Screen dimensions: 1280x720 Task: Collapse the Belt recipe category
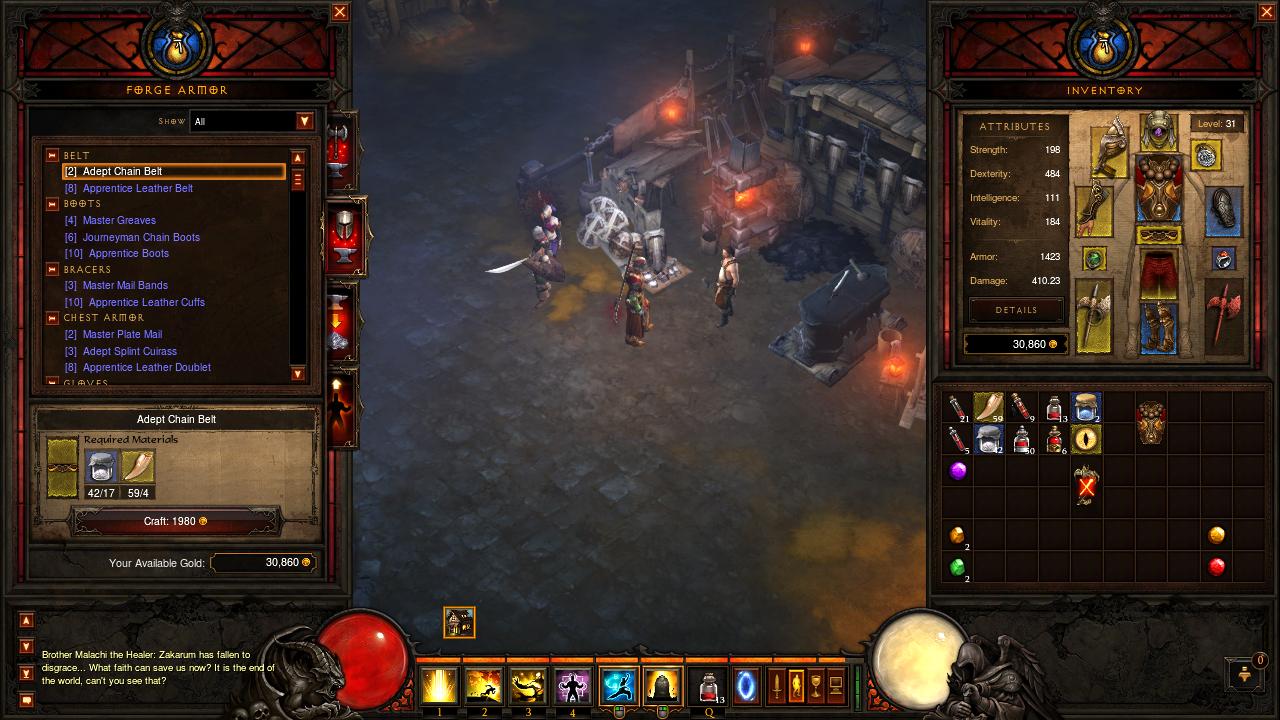click(x=52, y=155)
